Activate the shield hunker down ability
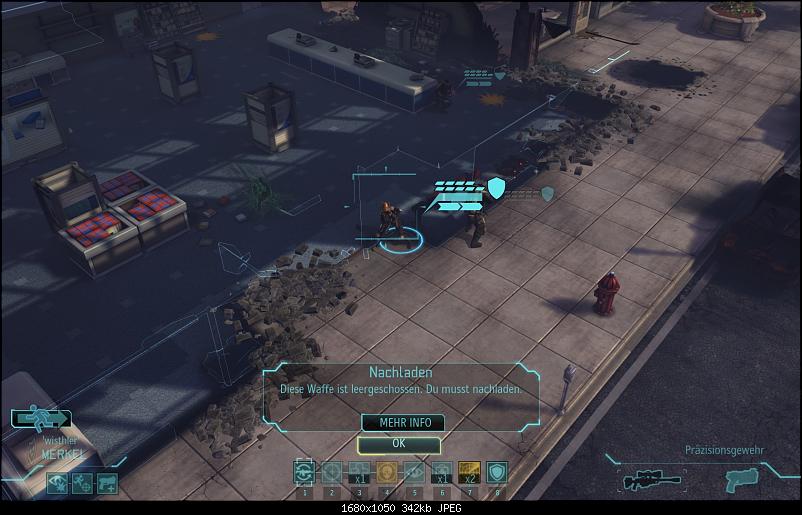Screen dimensions: 802x515 point(496,472)
